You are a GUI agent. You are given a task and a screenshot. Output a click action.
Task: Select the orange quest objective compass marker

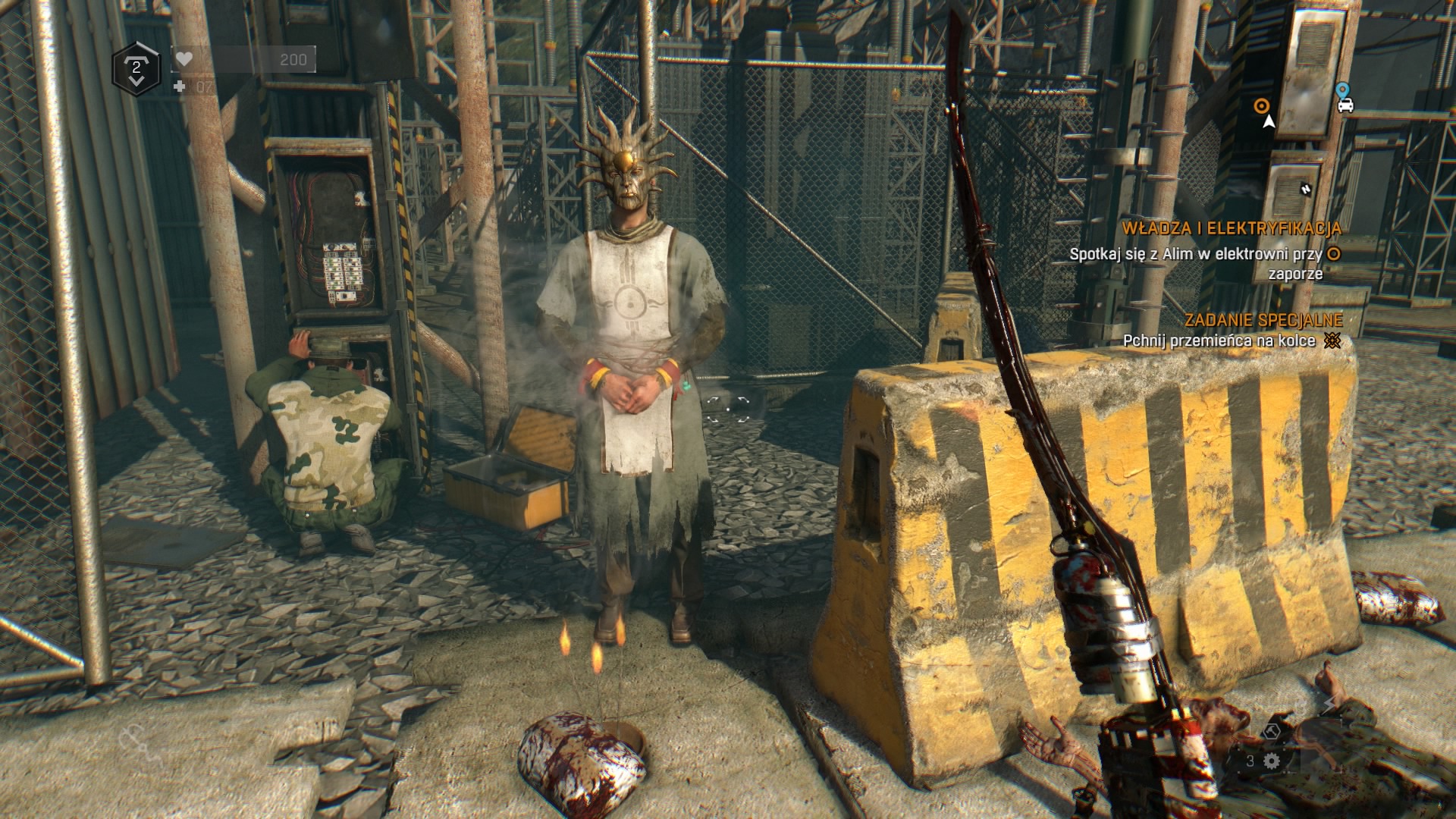(x=1261, y=105)
